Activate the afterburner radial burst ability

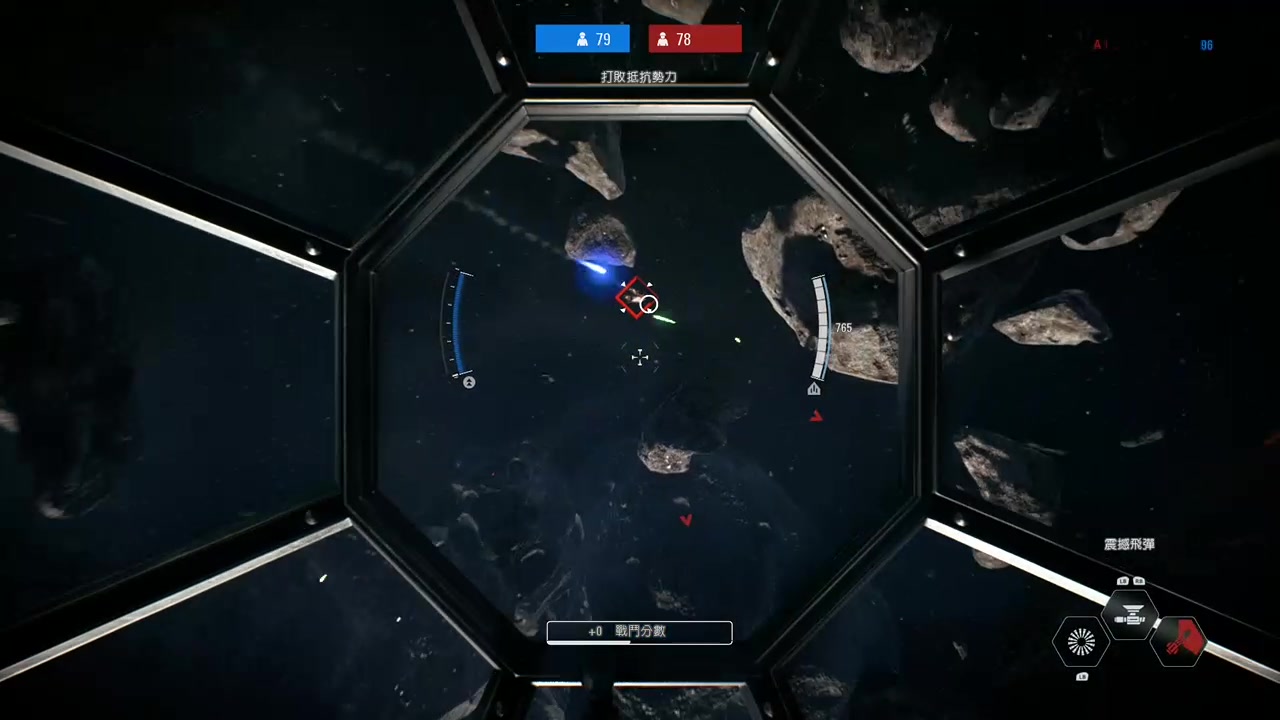(x=1081, y=642)
